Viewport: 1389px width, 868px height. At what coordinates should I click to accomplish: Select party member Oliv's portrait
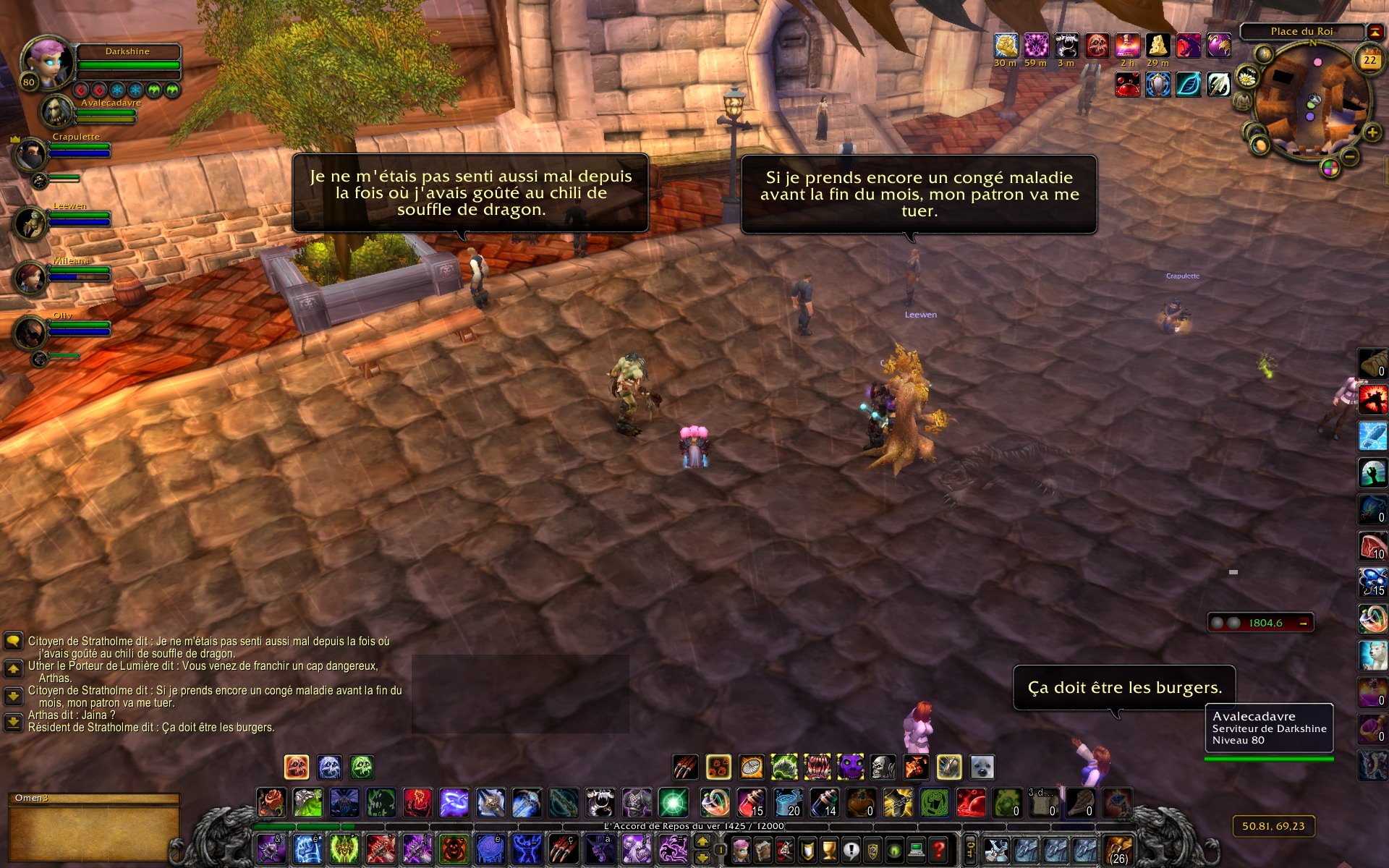coord(30,333)
